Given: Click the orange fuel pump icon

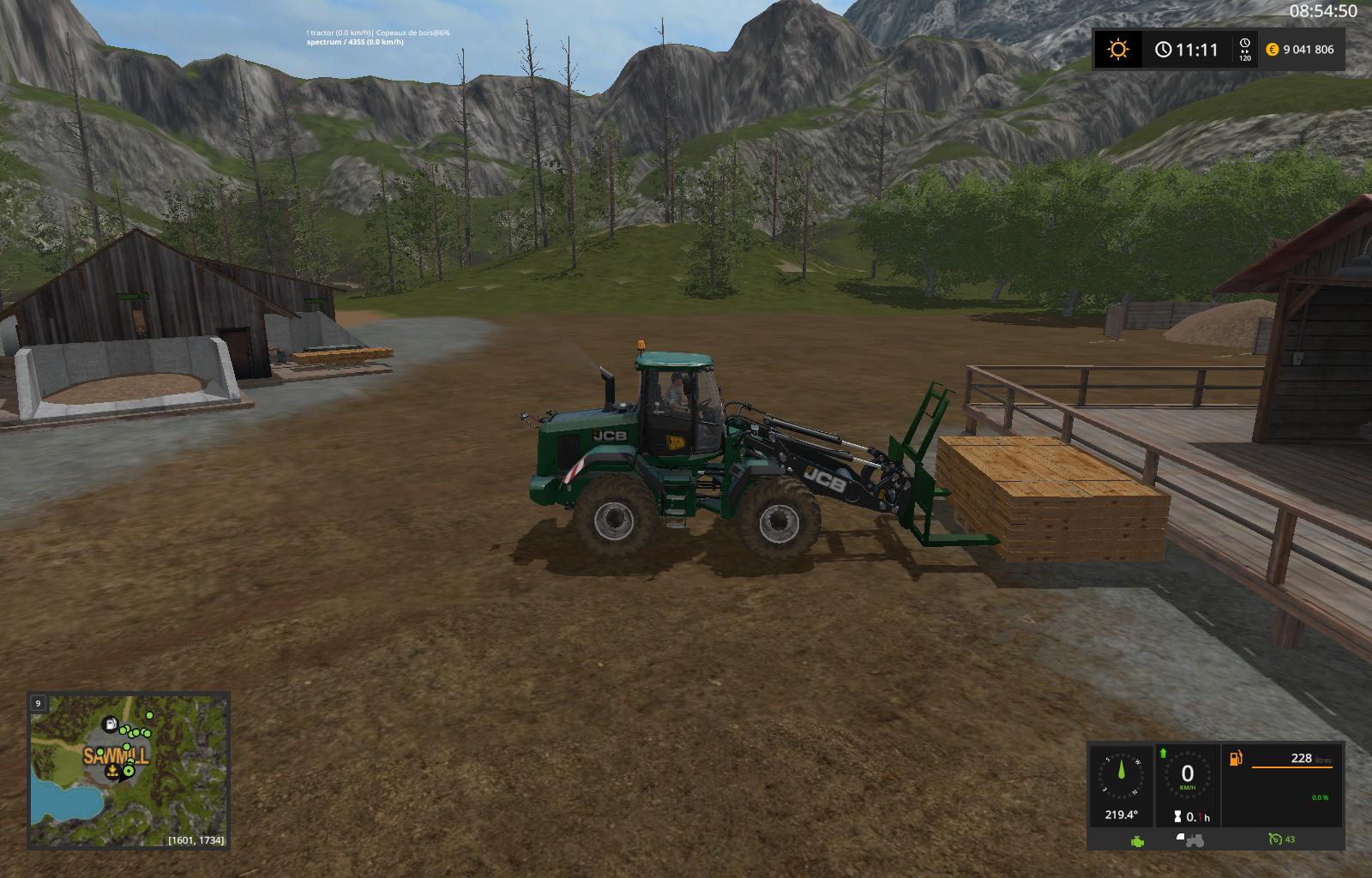Looking at the screenshot, I should click(1237, 759).
